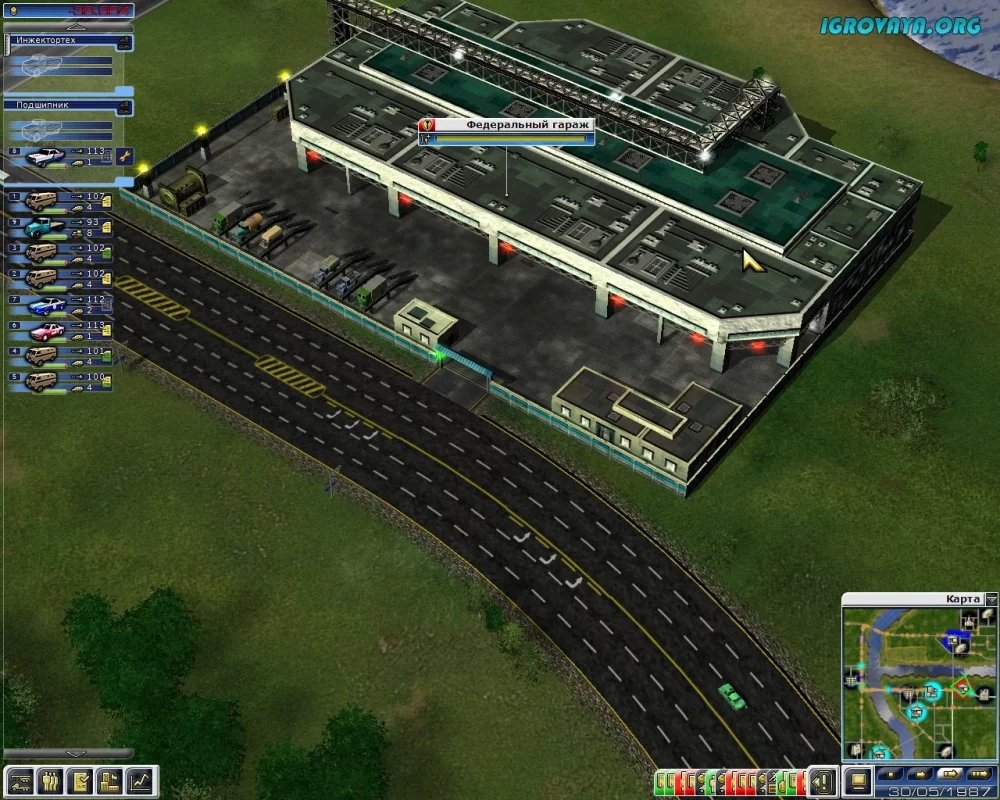Screen dimensions: 1000x800
Task: Open the vehicle fleet management button
Action: pos(20,780)
